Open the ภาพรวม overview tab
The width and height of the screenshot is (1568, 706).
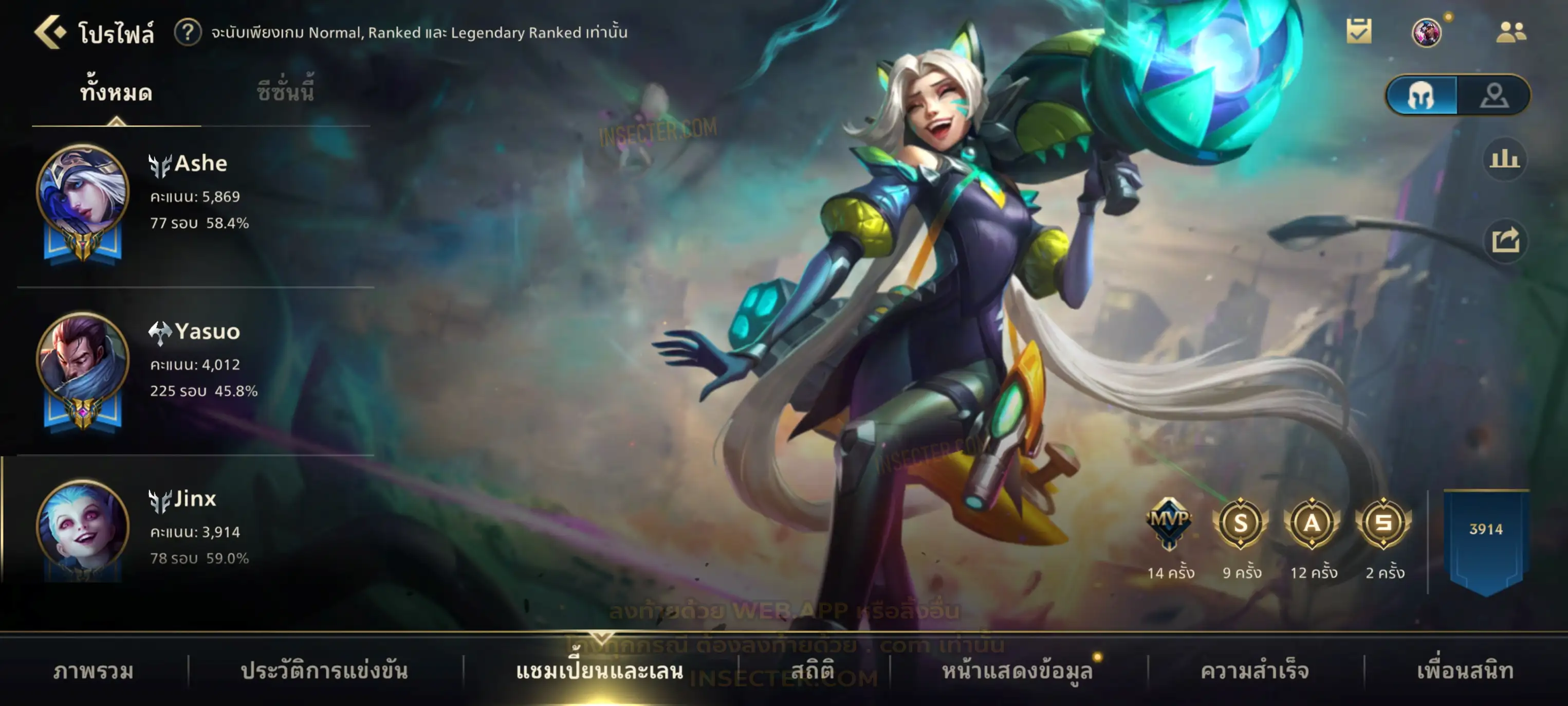pyautogui.click(x=93, y=671)
